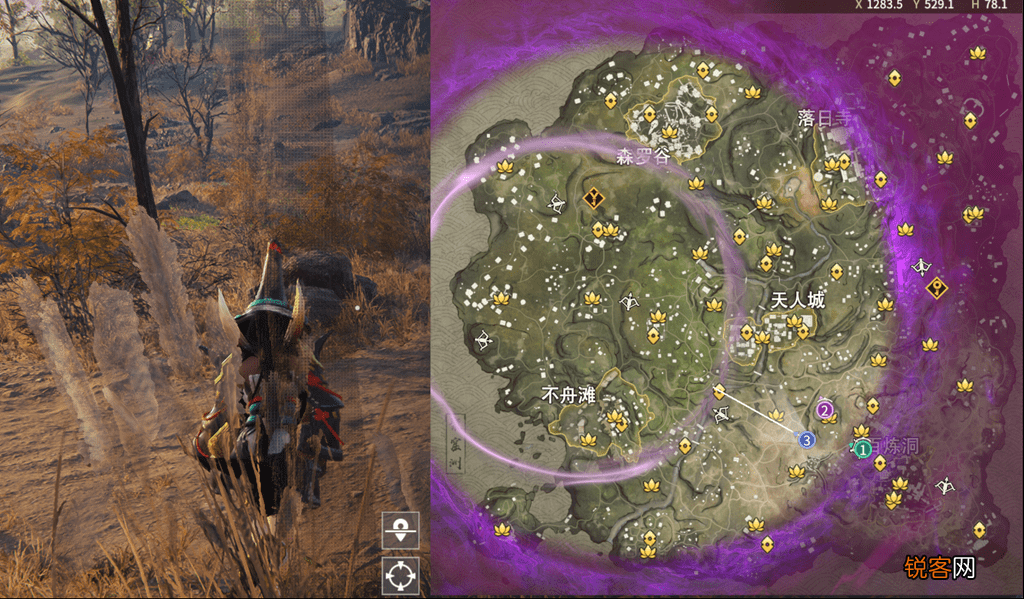Click the 不舟滩 location label
Image resolution: width=1024 pixels, height=599 pixels.
pos(568,396)
